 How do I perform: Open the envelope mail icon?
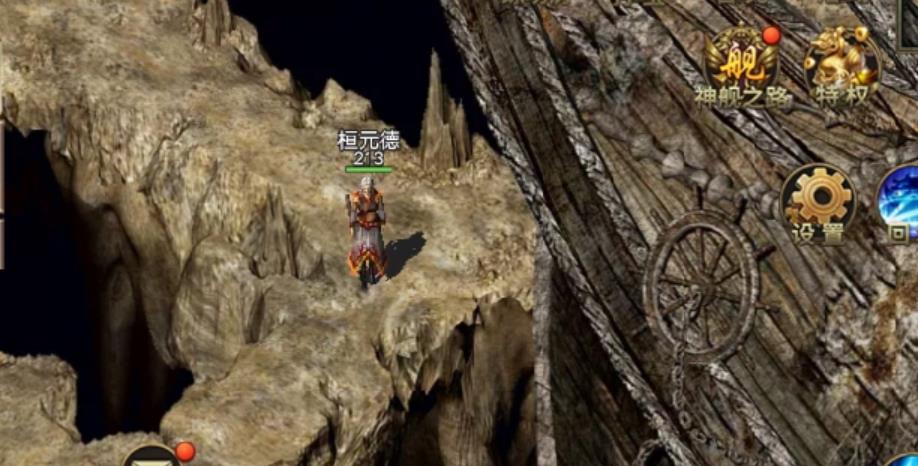(152, 458)
